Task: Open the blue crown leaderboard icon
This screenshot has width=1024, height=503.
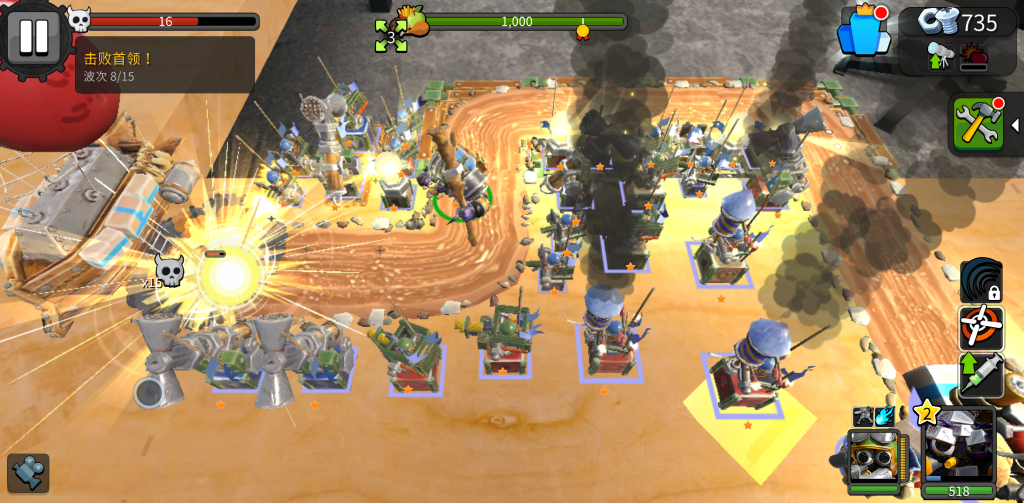Action: tap(863, 30)
